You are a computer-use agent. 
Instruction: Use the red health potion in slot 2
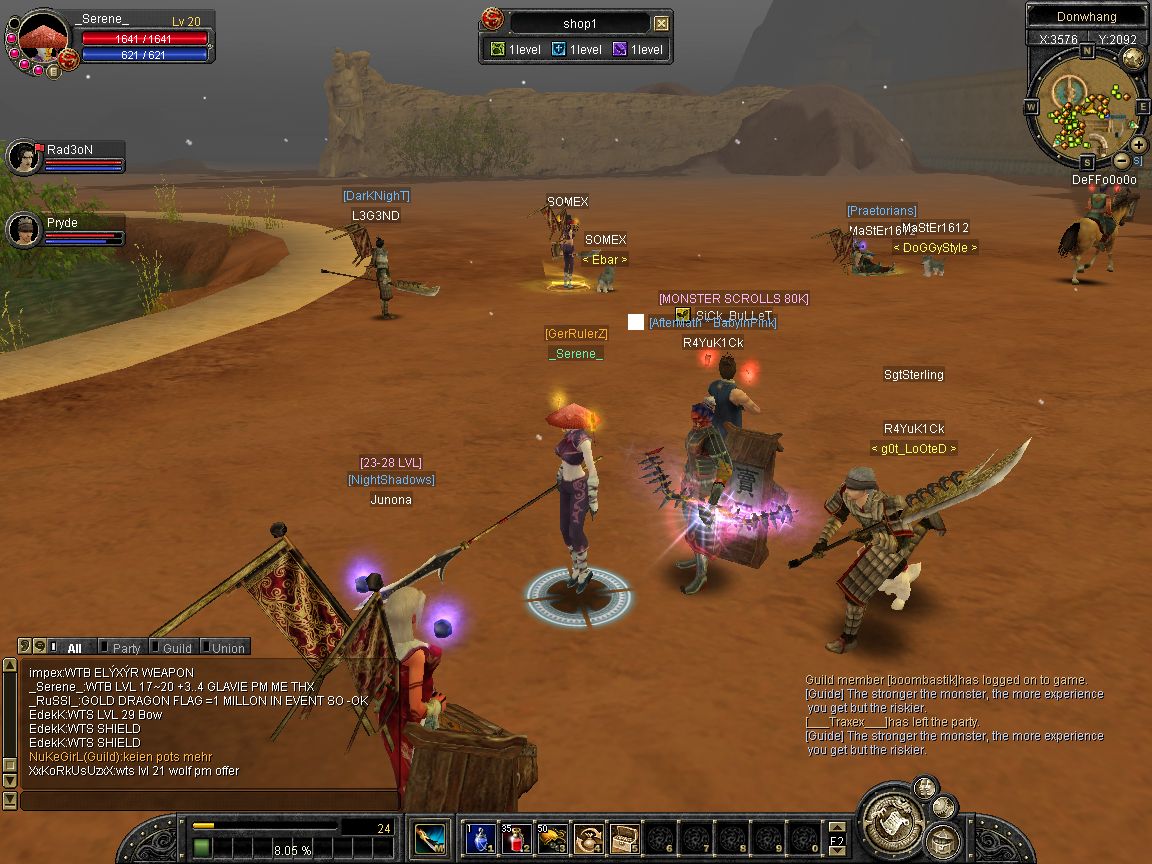[517, 837]
